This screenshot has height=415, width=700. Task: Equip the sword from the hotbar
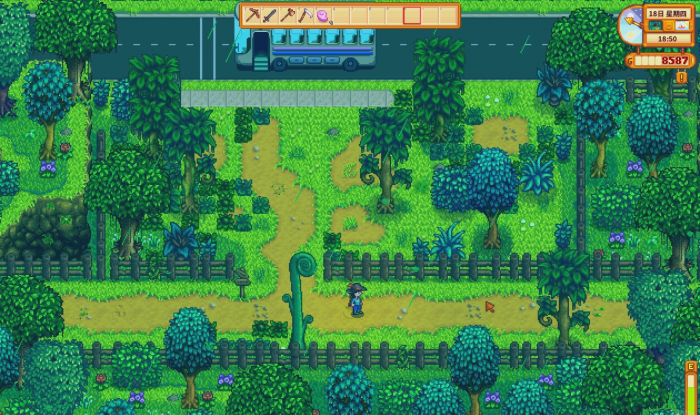(270, 15)
